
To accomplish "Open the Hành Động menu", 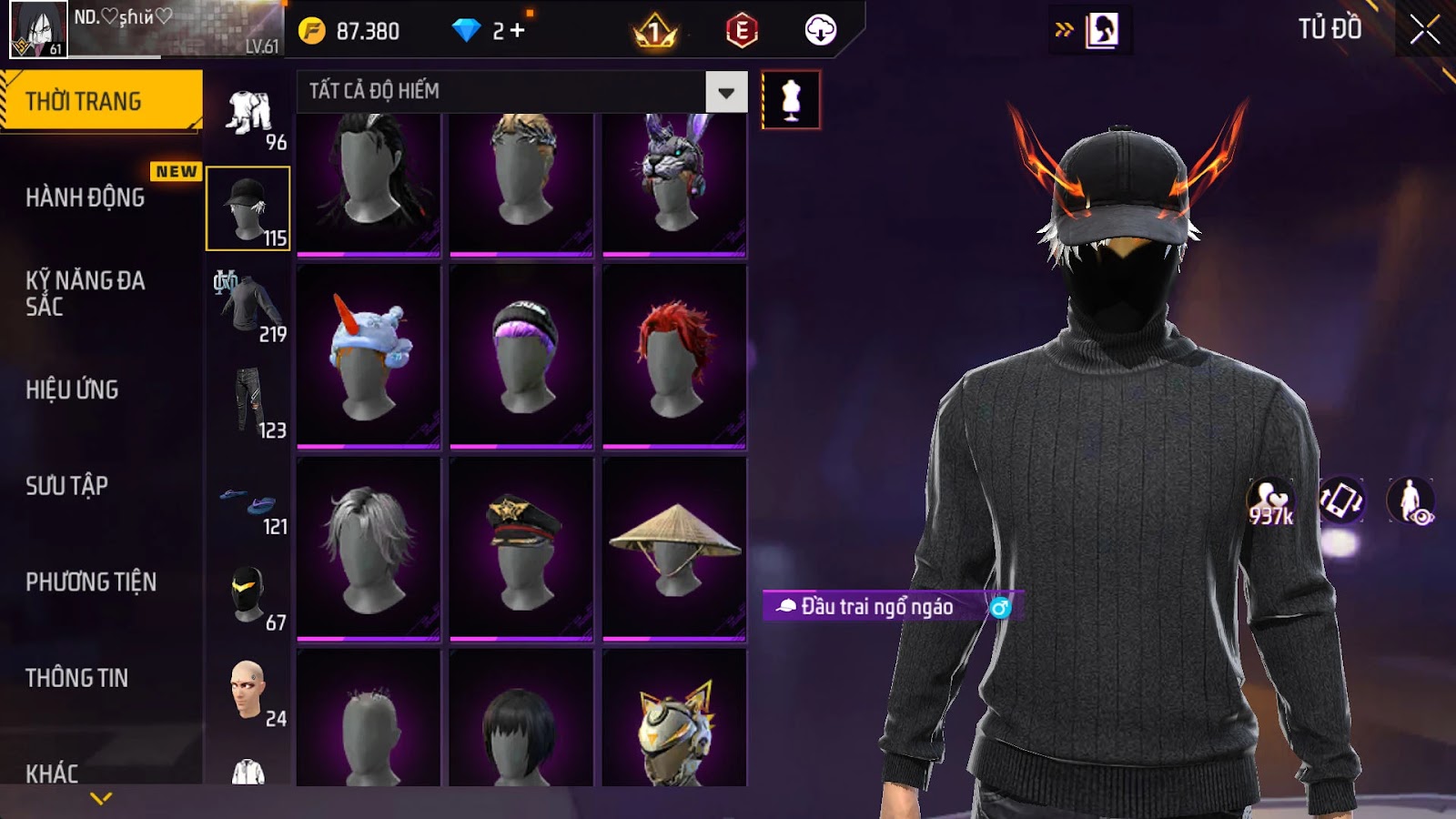I will (85, 197).
